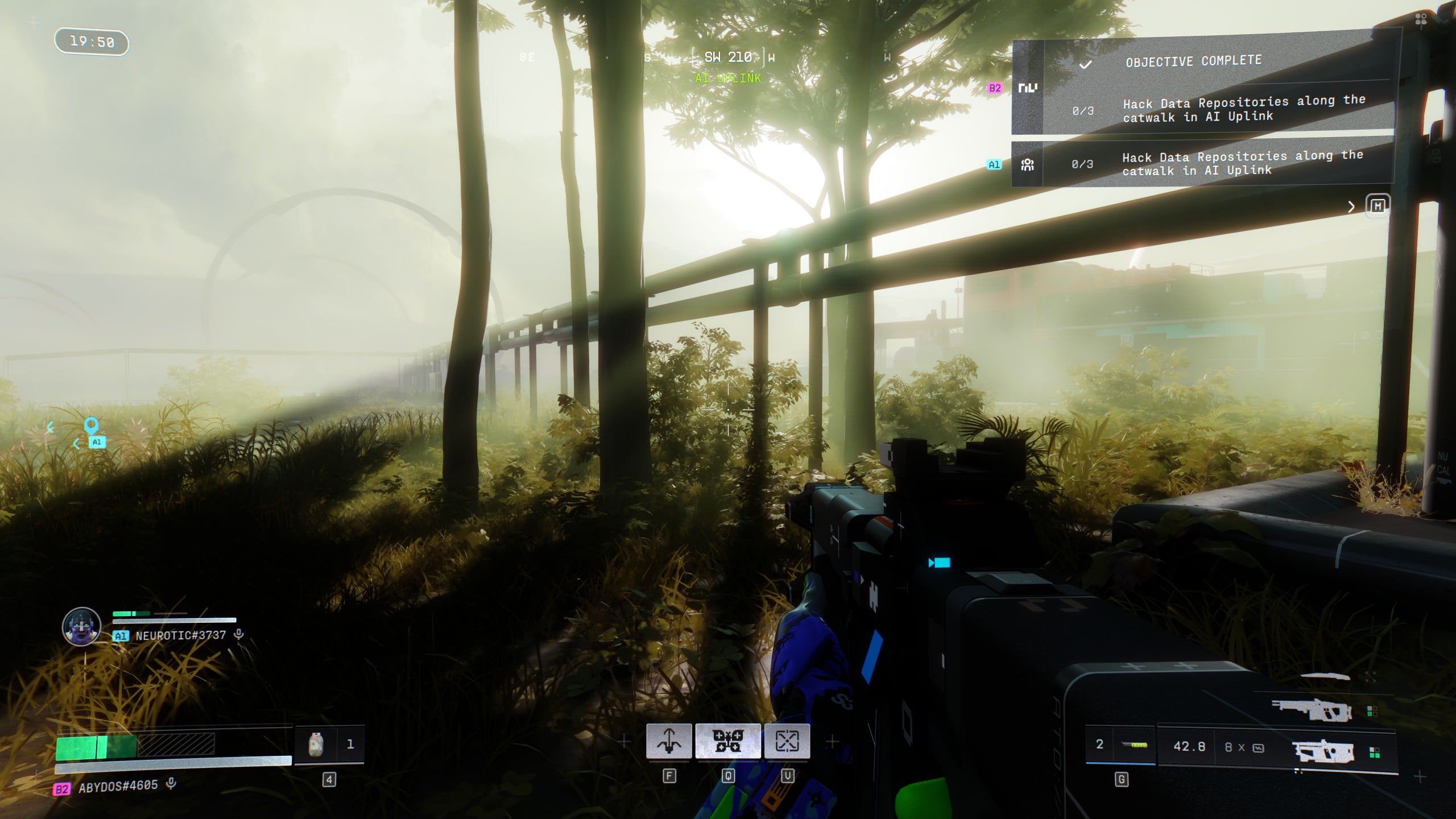Select the A1 waypoint marker pin
The image size is (1456, 819).
[91, 425]
